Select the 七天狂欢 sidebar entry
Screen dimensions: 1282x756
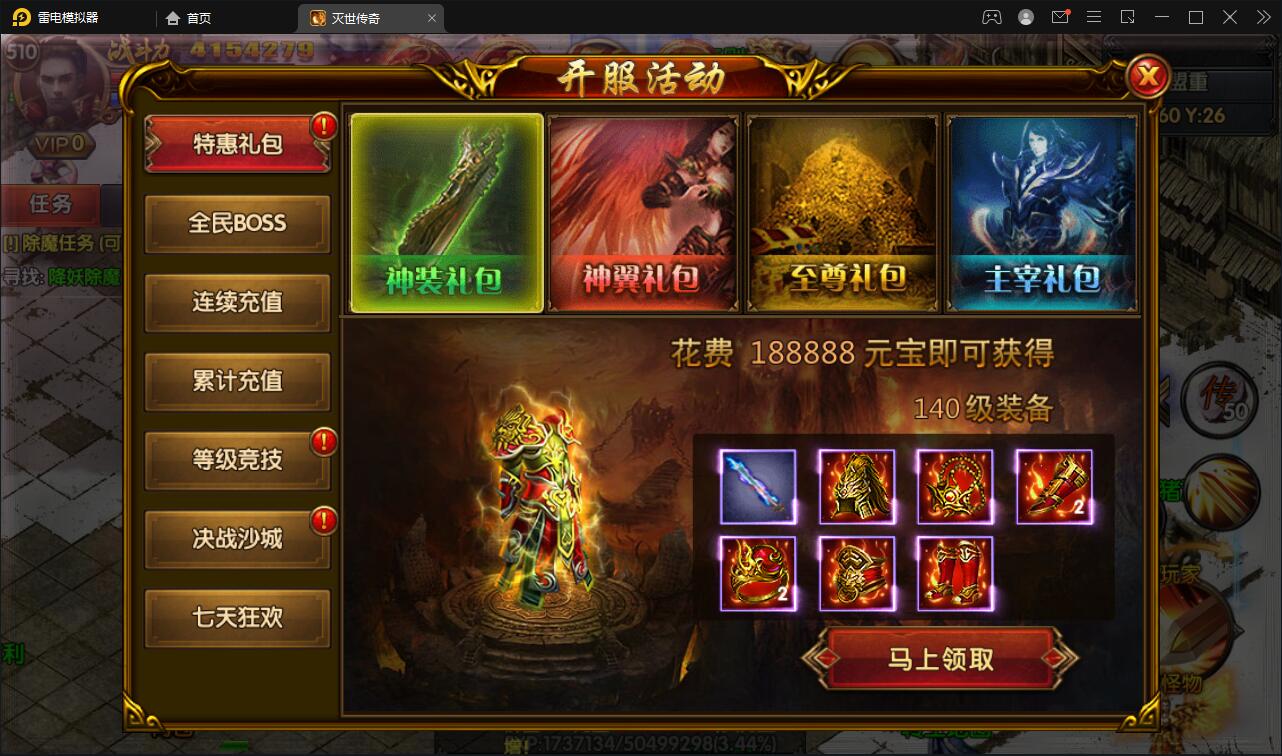(x=237, y=618)
